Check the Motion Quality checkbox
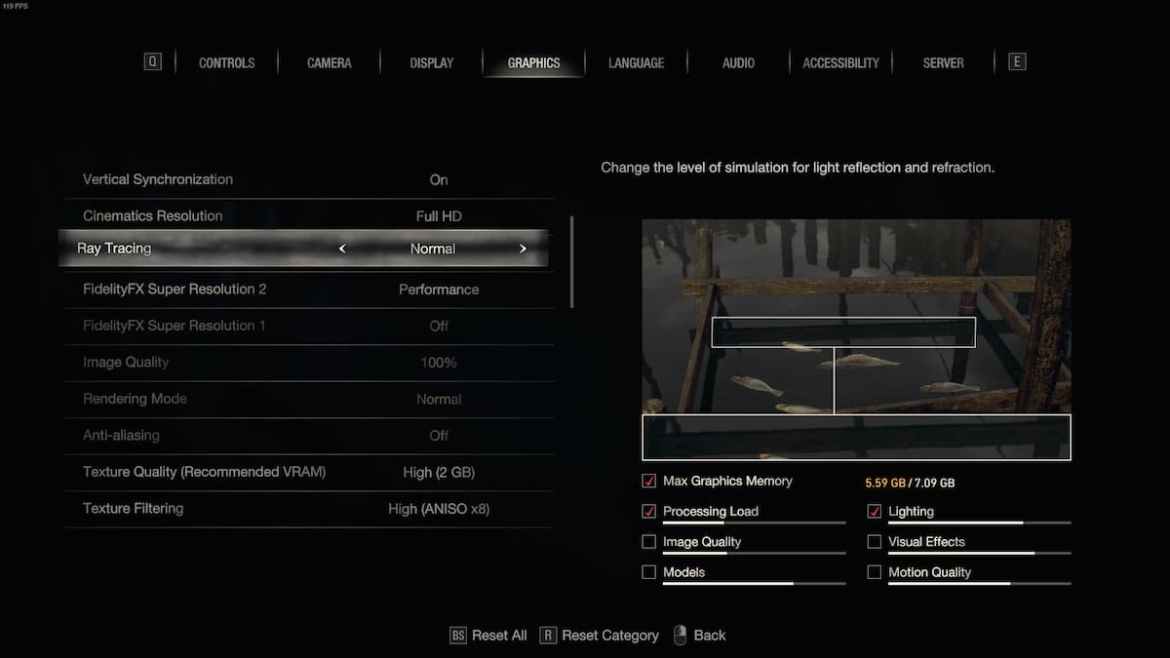Viewport: 1170px width, 658px height. coord(874,573)
